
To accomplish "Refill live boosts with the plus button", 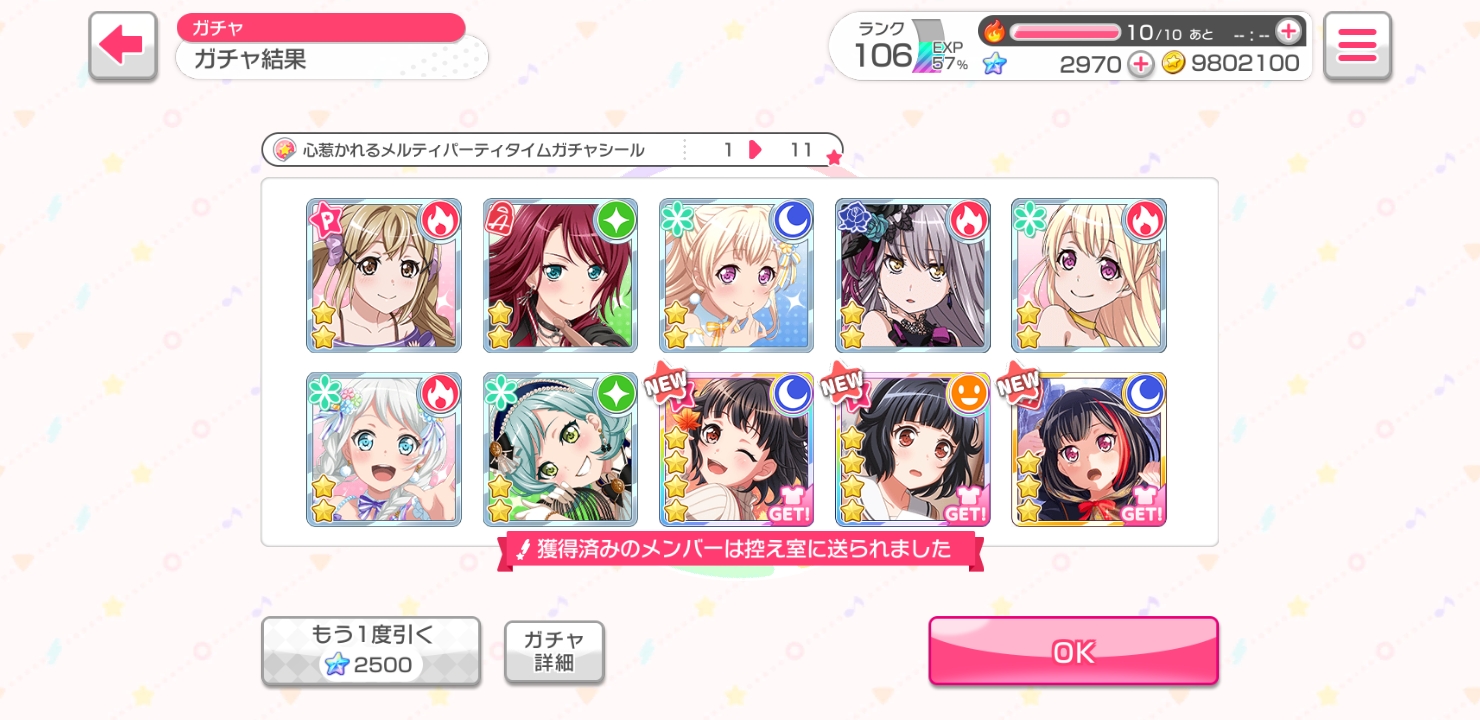I will coord(1288,32).
